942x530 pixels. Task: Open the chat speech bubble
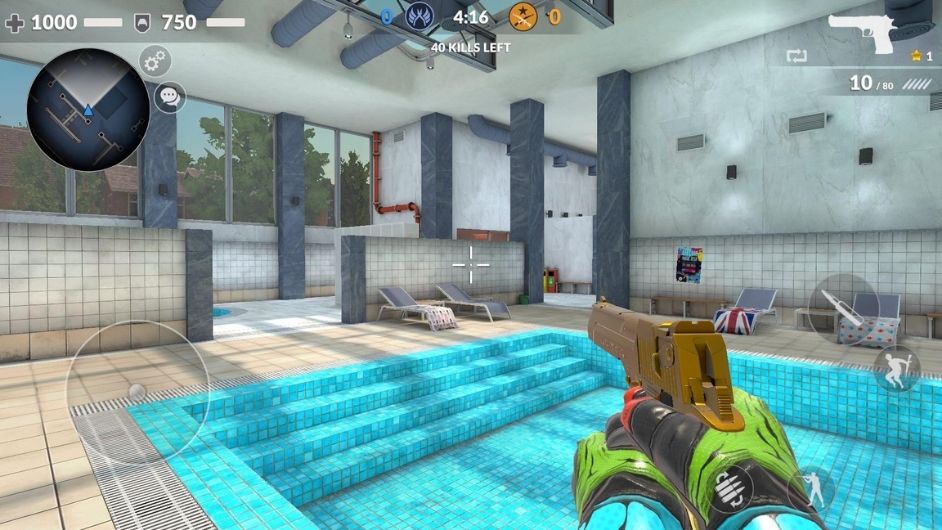click(x=170, y=97)
